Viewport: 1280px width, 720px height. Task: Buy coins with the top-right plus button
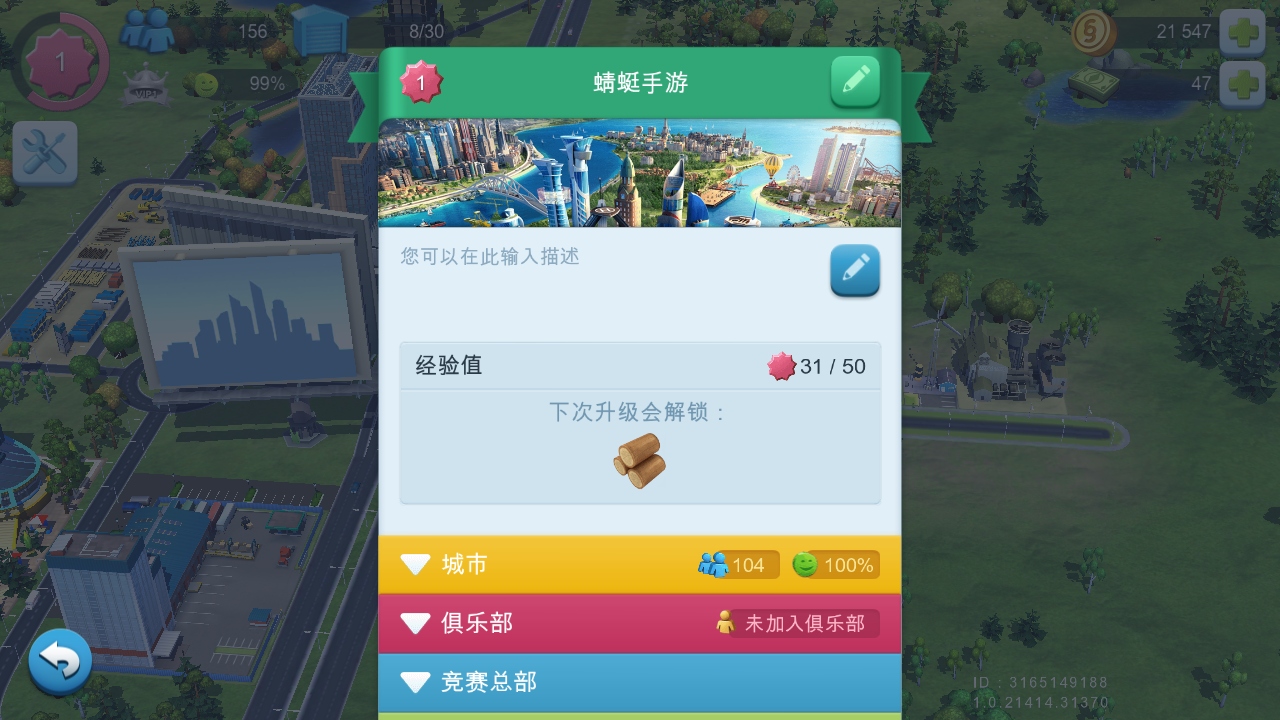[x=1243, y=31]
